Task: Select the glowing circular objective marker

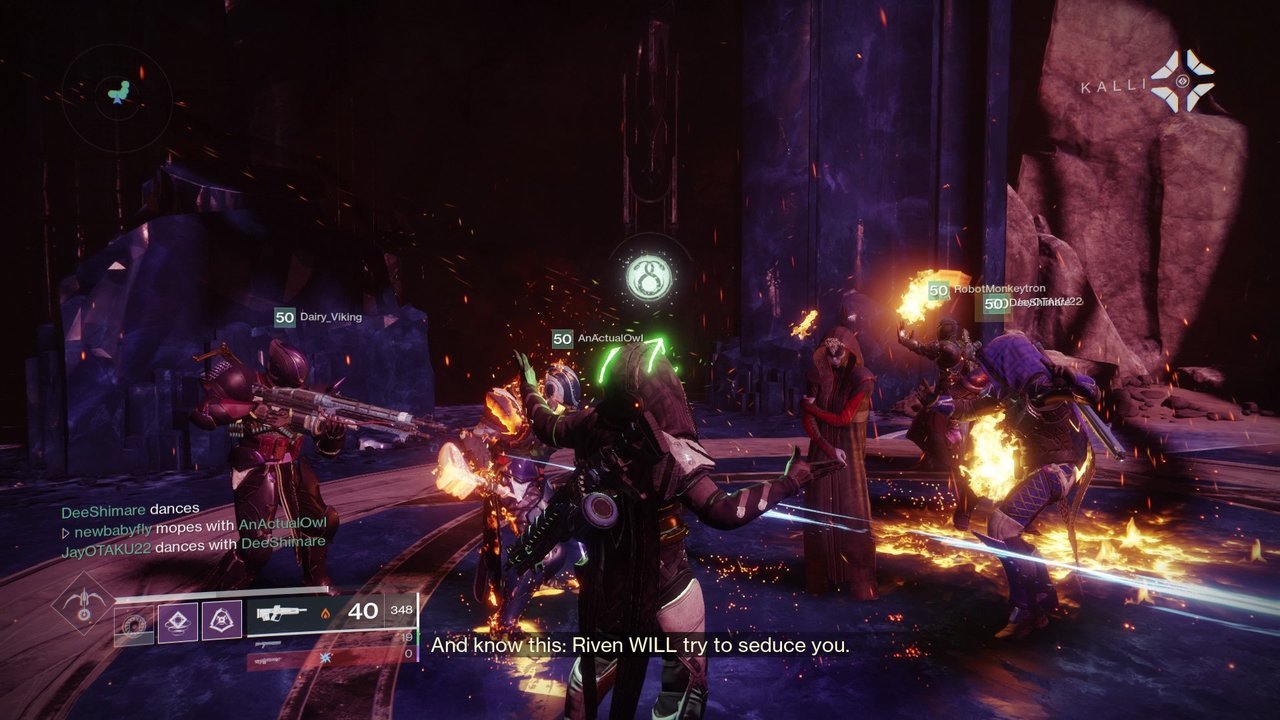Action: click(x=647, y=277)
